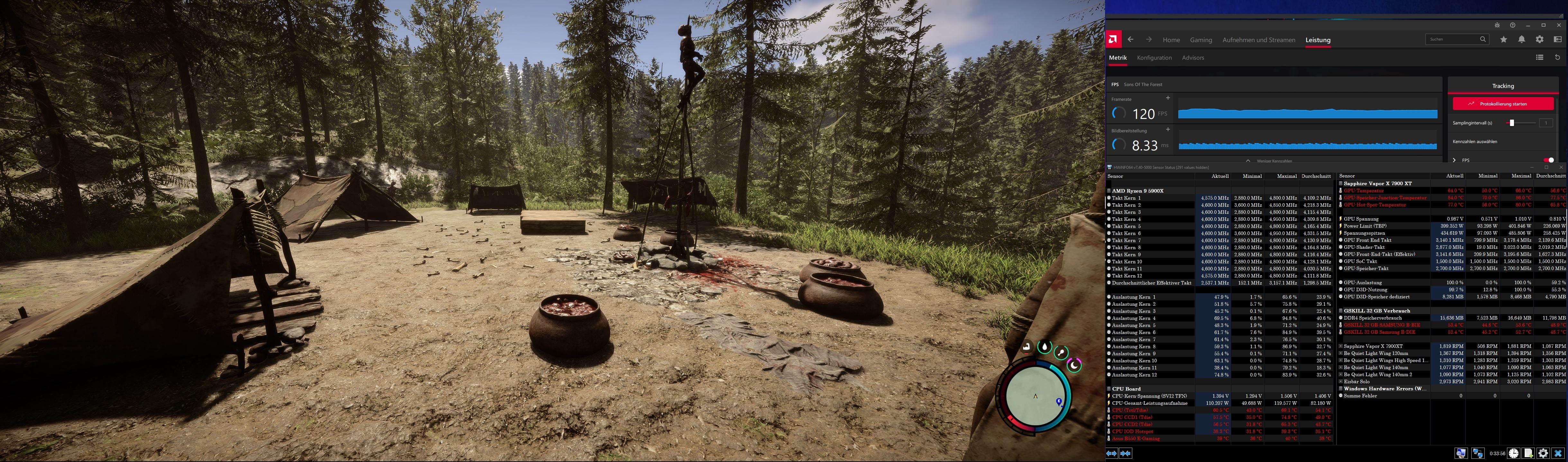
Task: Select the blue K marker on minimap
Action: point(1059,401)
